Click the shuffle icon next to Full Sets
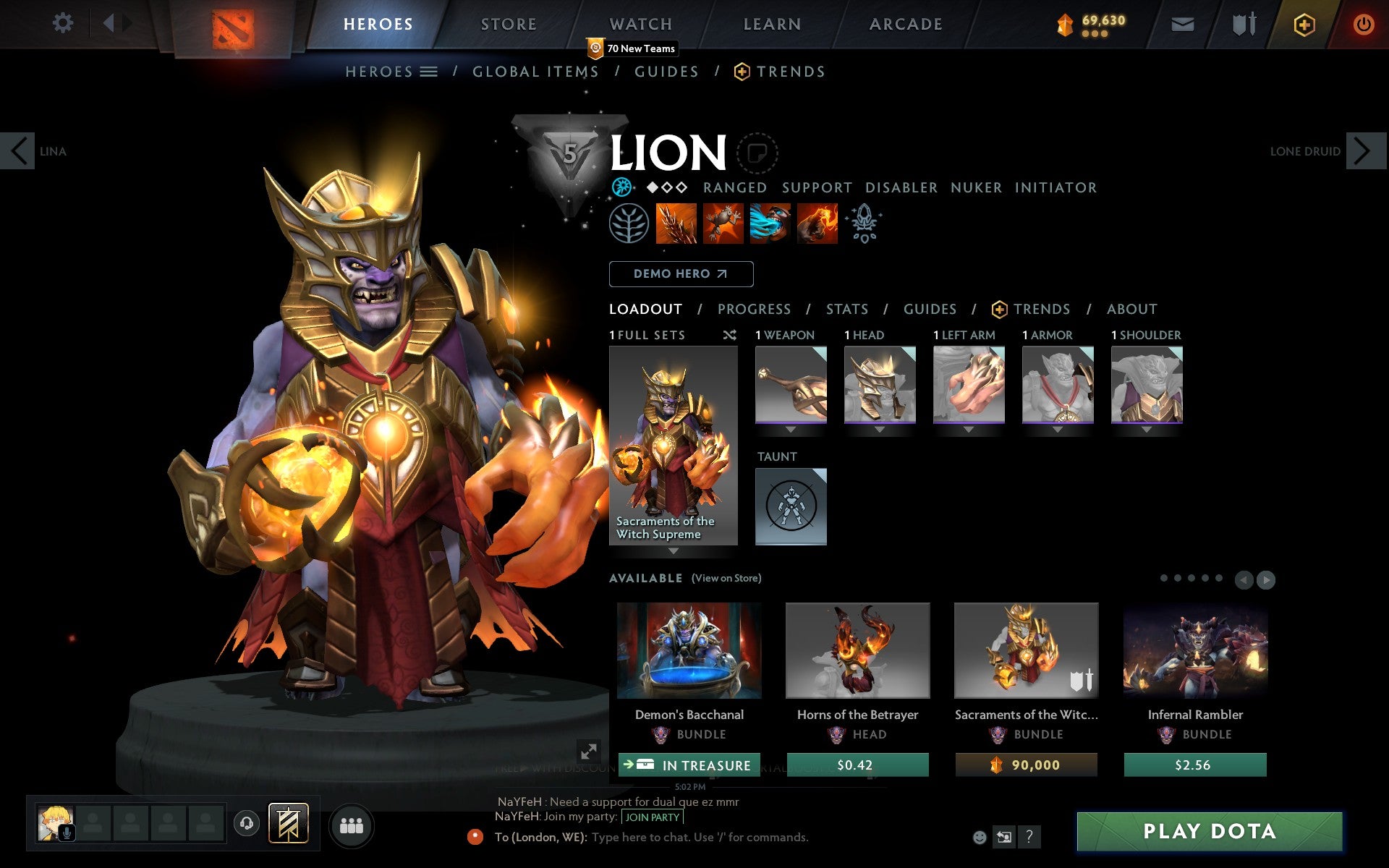This screenshot has width=1389, height=868. (729, 335)
